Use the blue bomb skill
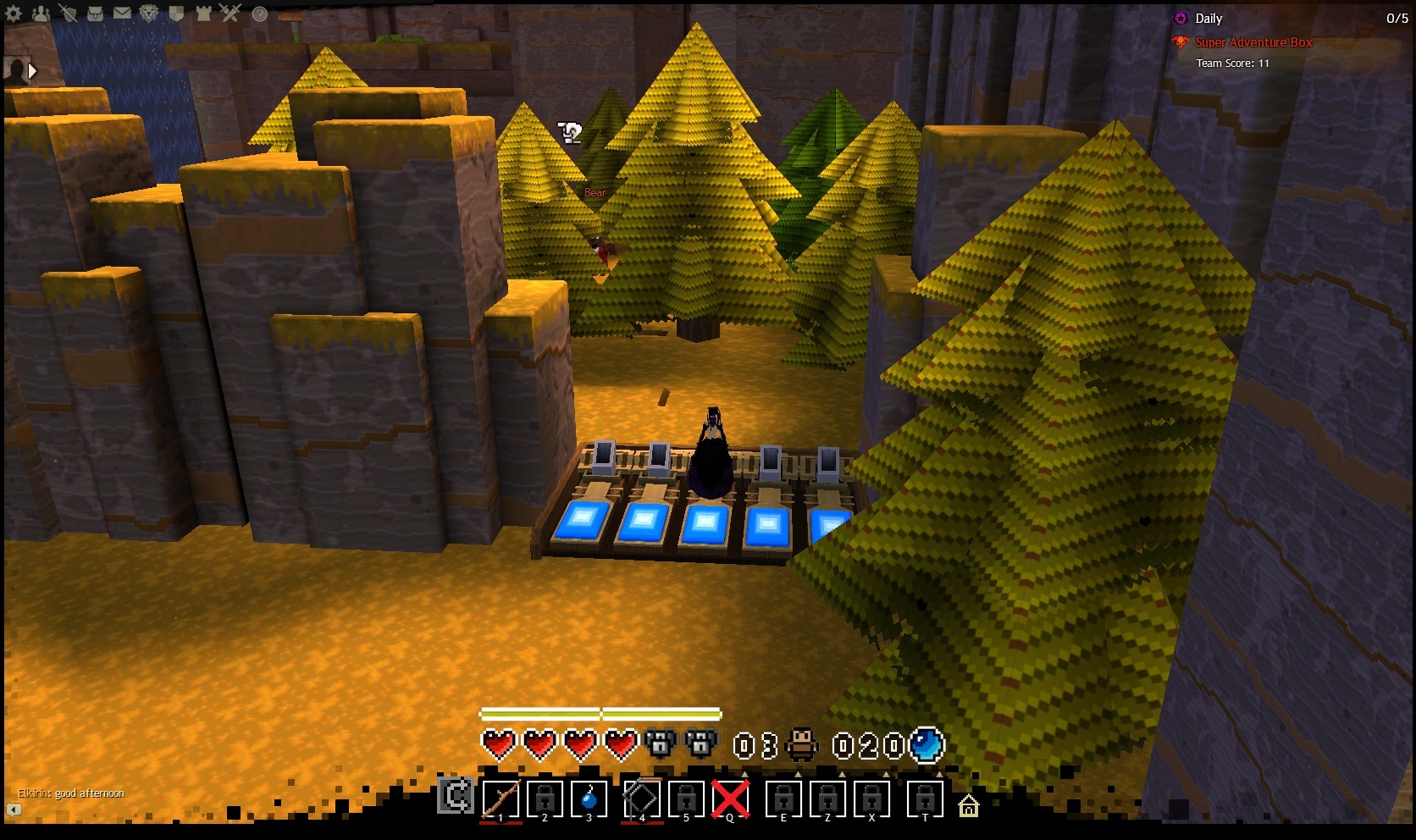Image resolution: width=1416 pixels, height=840 pixels. [x=590, y=799]
